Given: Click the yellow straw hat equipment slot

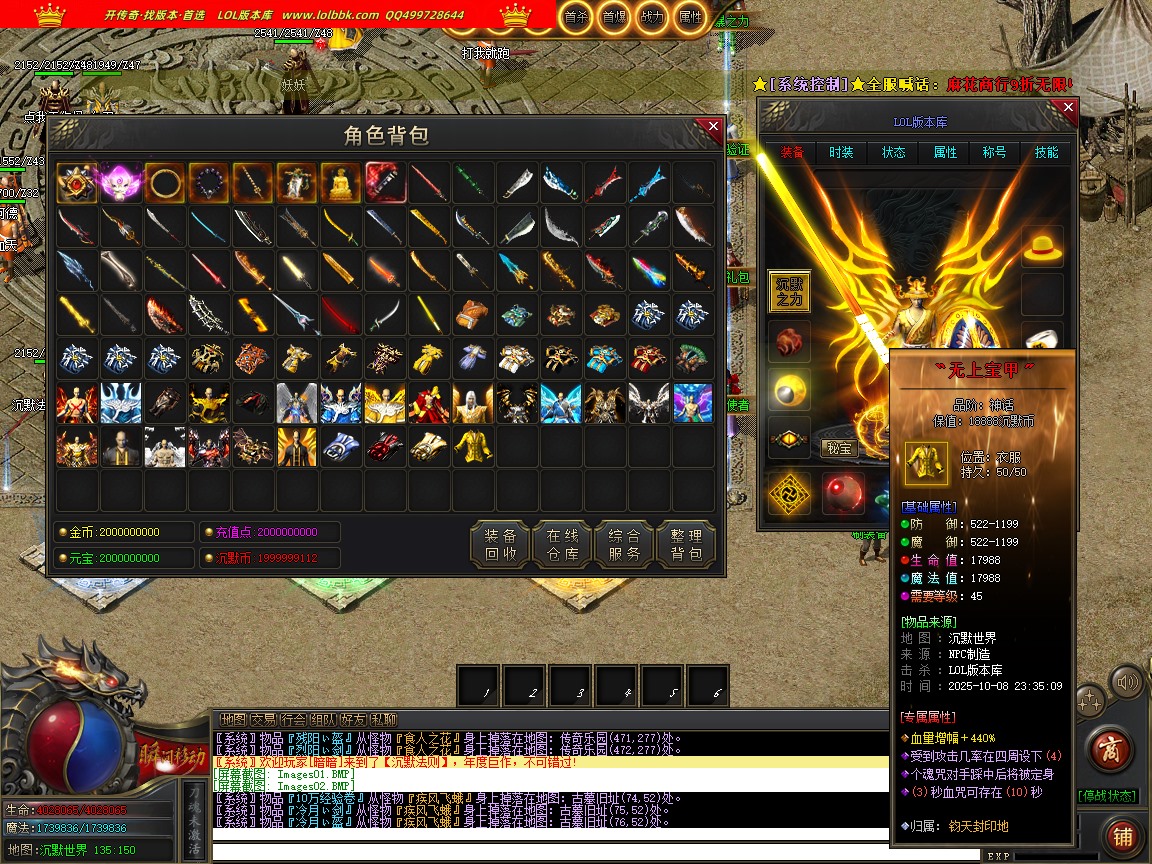Looking at the screenshot, I should (1042, 248).
